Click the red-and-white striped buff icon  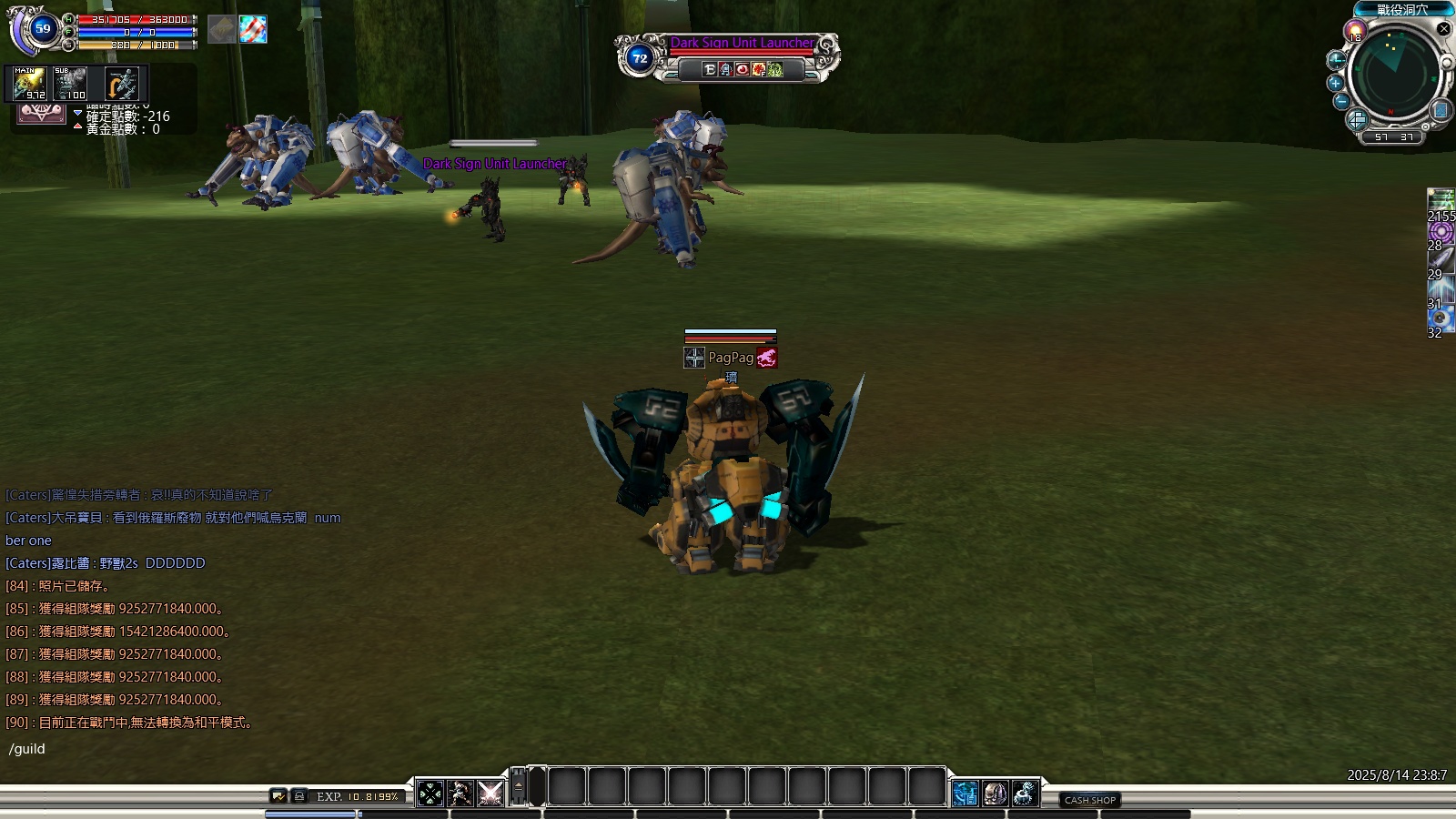tap(253, 29)
